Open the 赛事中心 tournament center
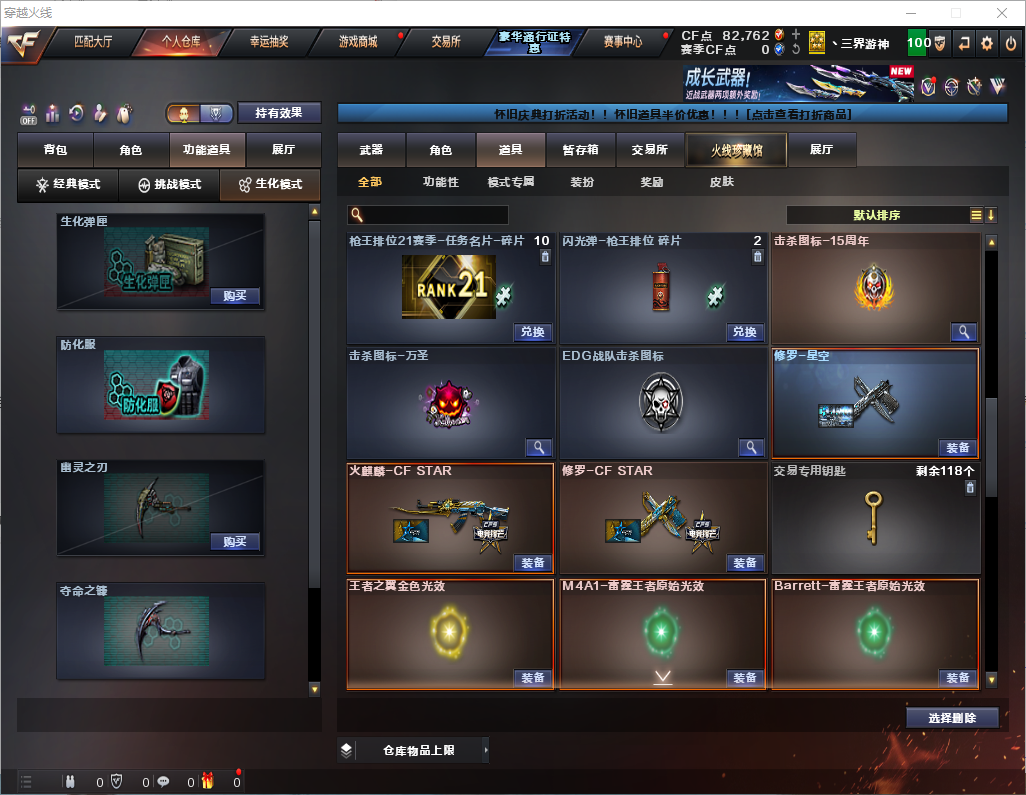The width and height of the screenshot is (1026, 795). point(622,42)
